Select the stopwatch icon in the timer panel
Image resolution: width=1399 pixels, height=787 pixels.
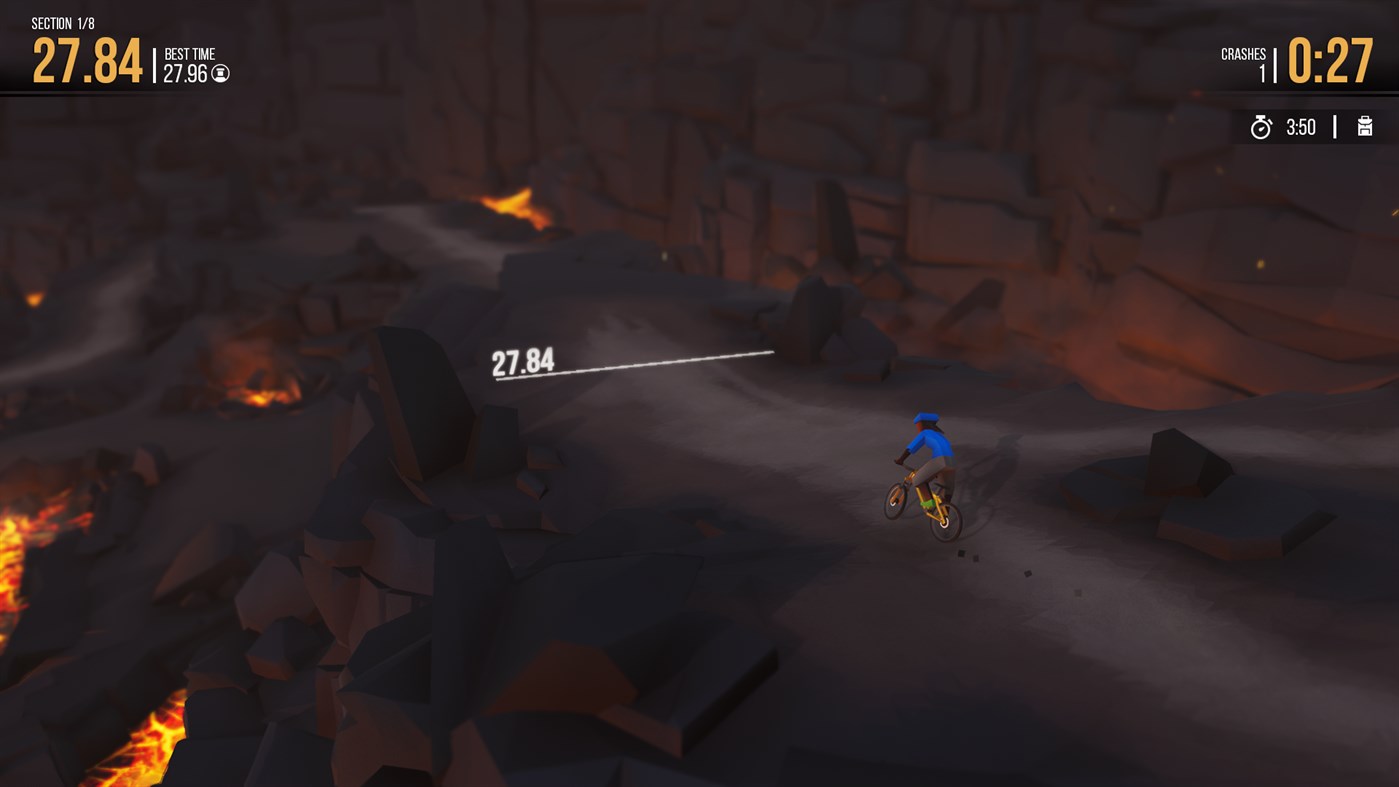[x=1262, y=127]
